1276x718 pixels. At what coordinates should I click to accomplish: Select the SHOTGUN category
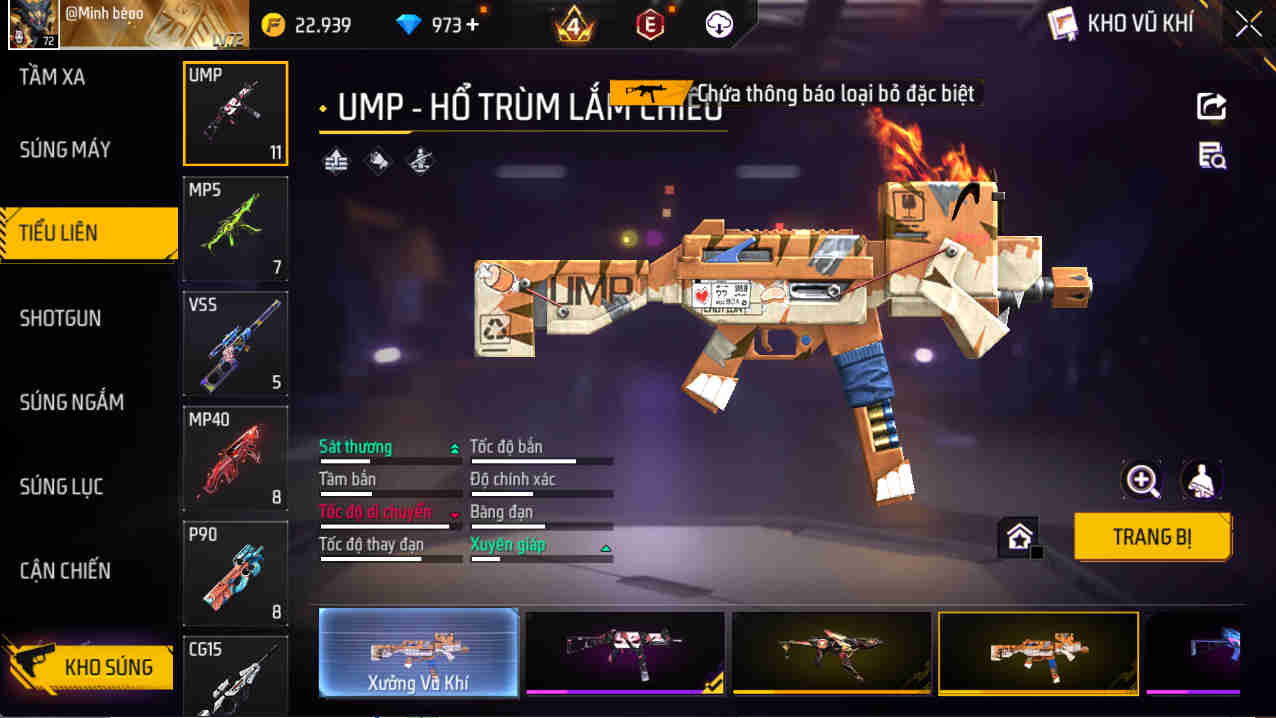(x=61, y=318)
